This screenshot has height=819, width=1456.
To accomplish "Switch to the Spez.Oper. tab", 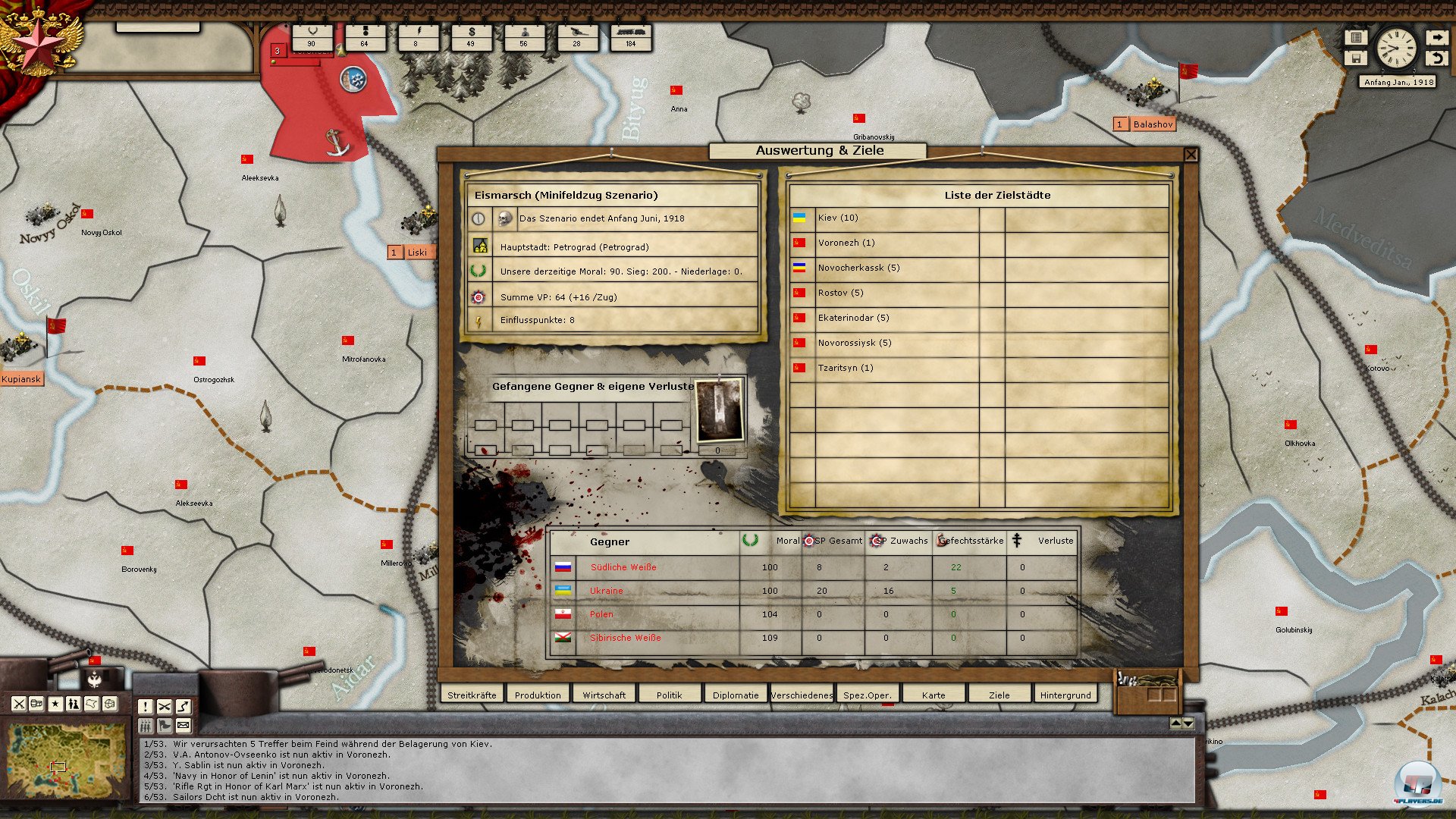I will [x=867, y=695].
